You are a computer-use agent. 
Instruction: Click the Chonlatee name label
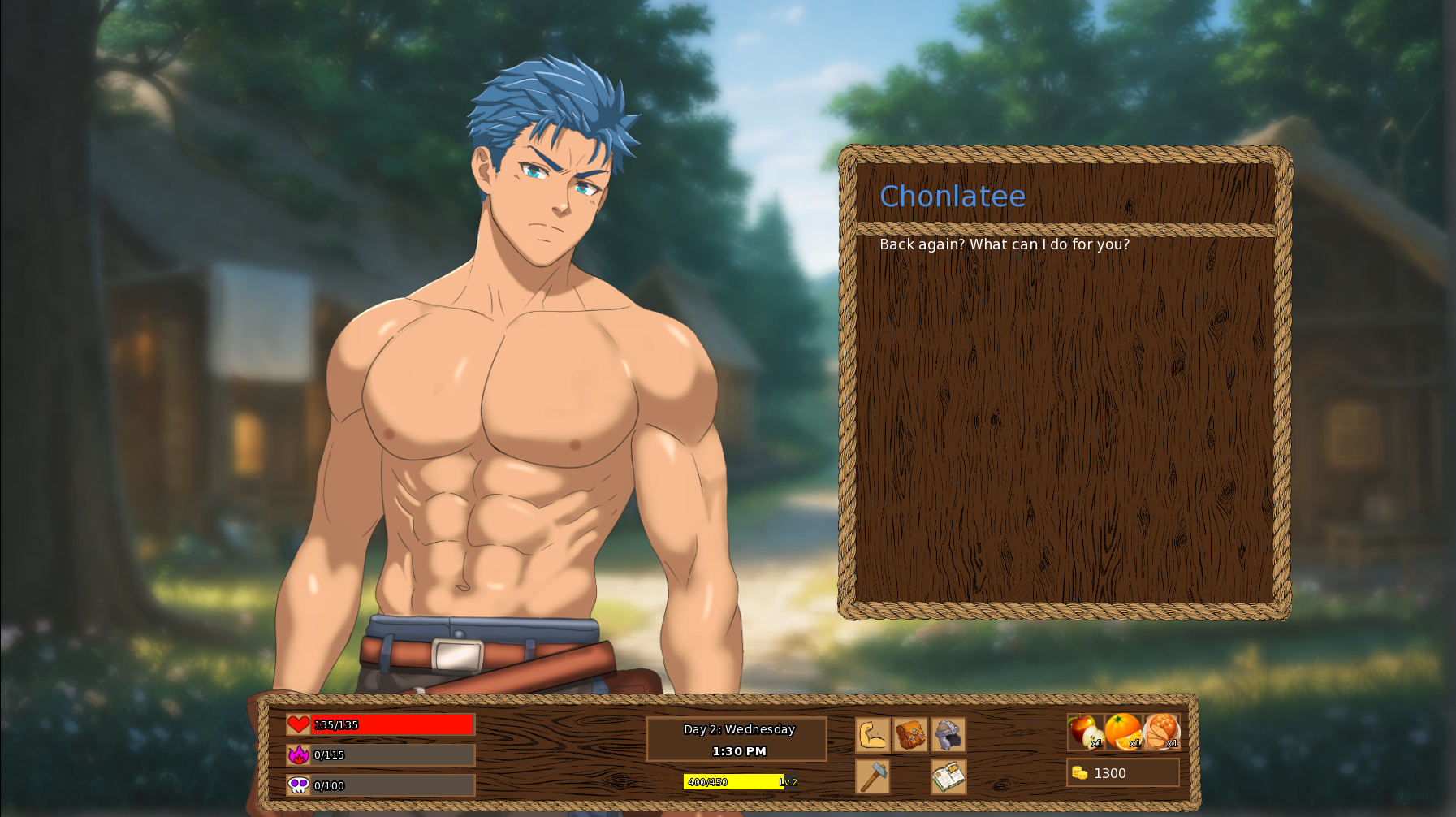[952, 197]
